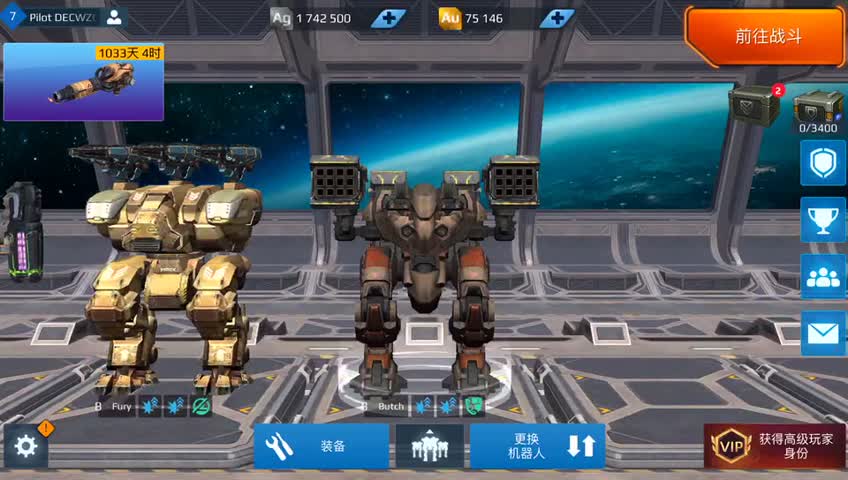Open the 装备 equipment menu
Viewport: 848px width, 480px height.
(x=321, y=446)
